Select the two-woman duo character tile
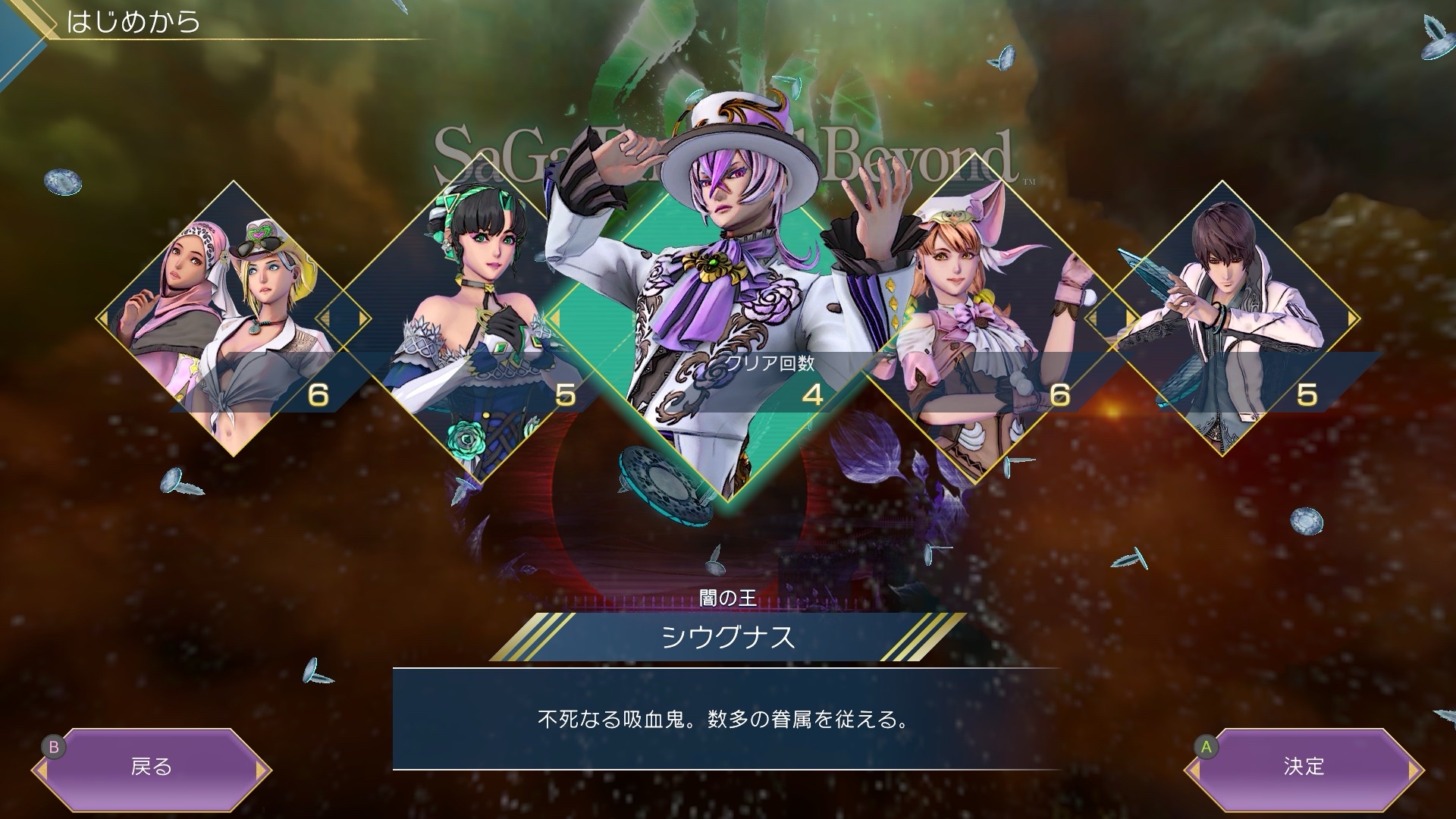Image resolution: width=1456 pixels, height=819 pixels. 233,318
